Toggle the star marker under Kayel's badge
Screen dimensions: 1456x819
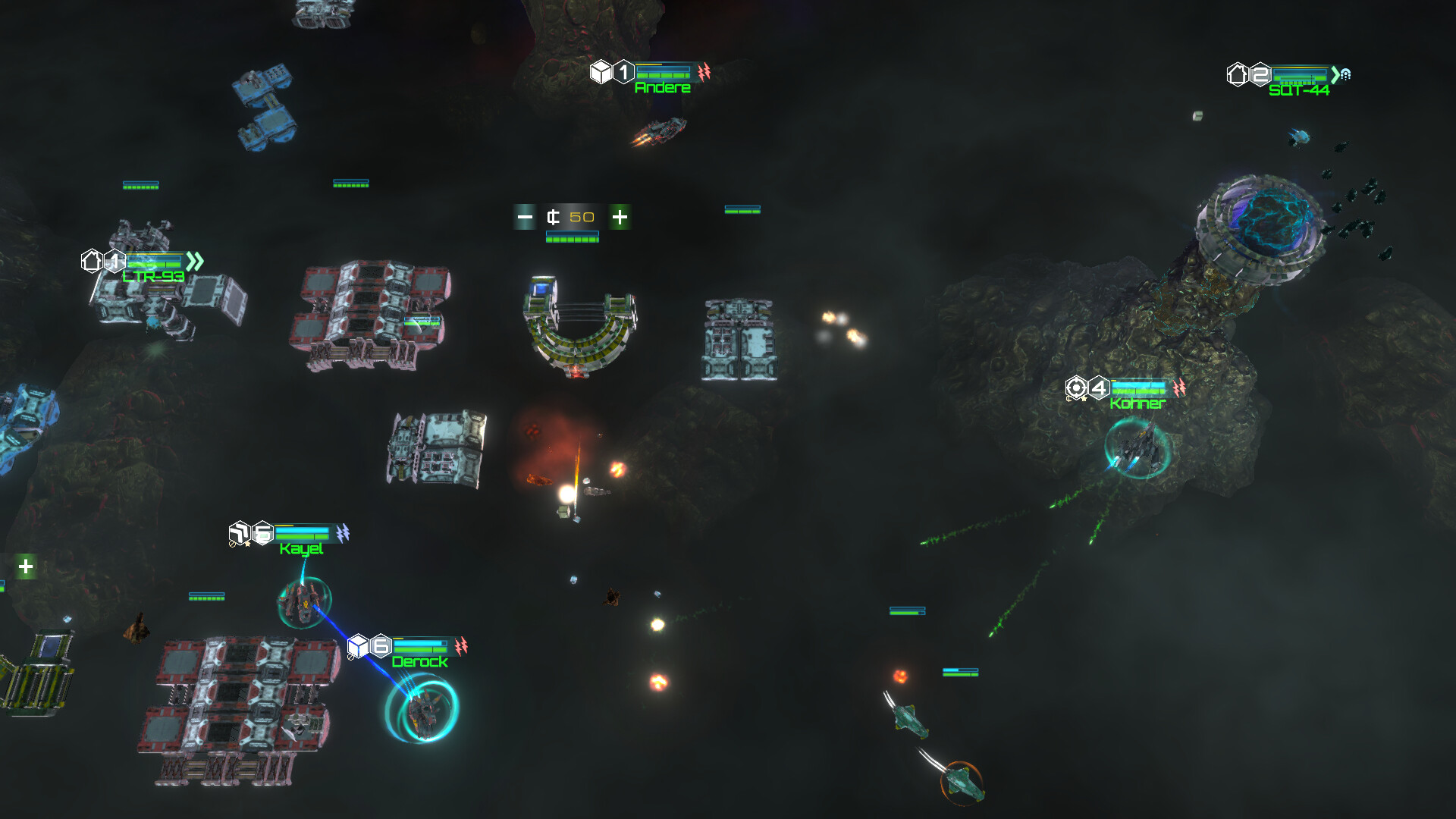(248, 544)
